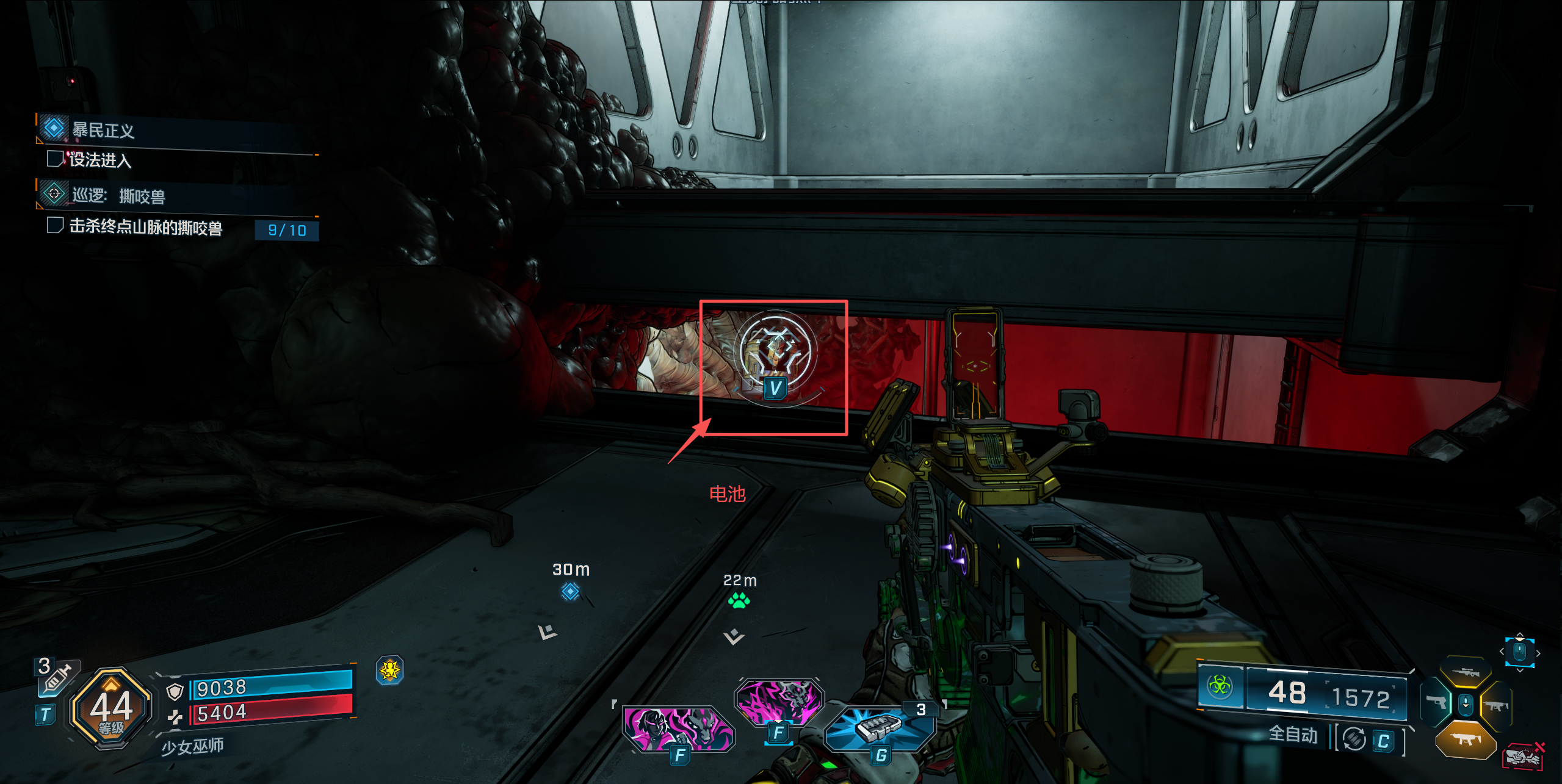Activate the siren and beast action skill
The height and width of the screenshot is (784, 1562).
click(678, 729)
